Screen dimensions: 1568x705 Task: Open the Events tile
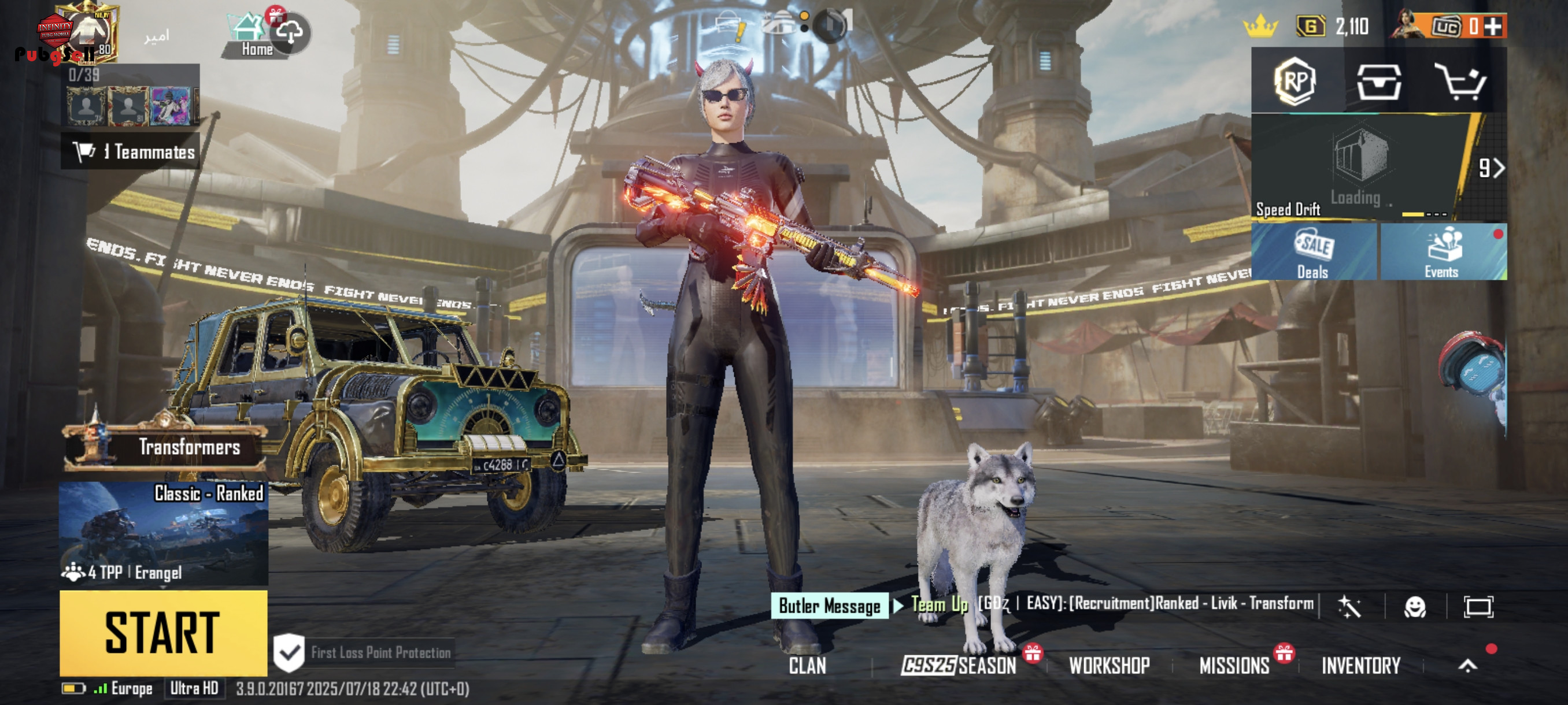(x=1442, y=253)
